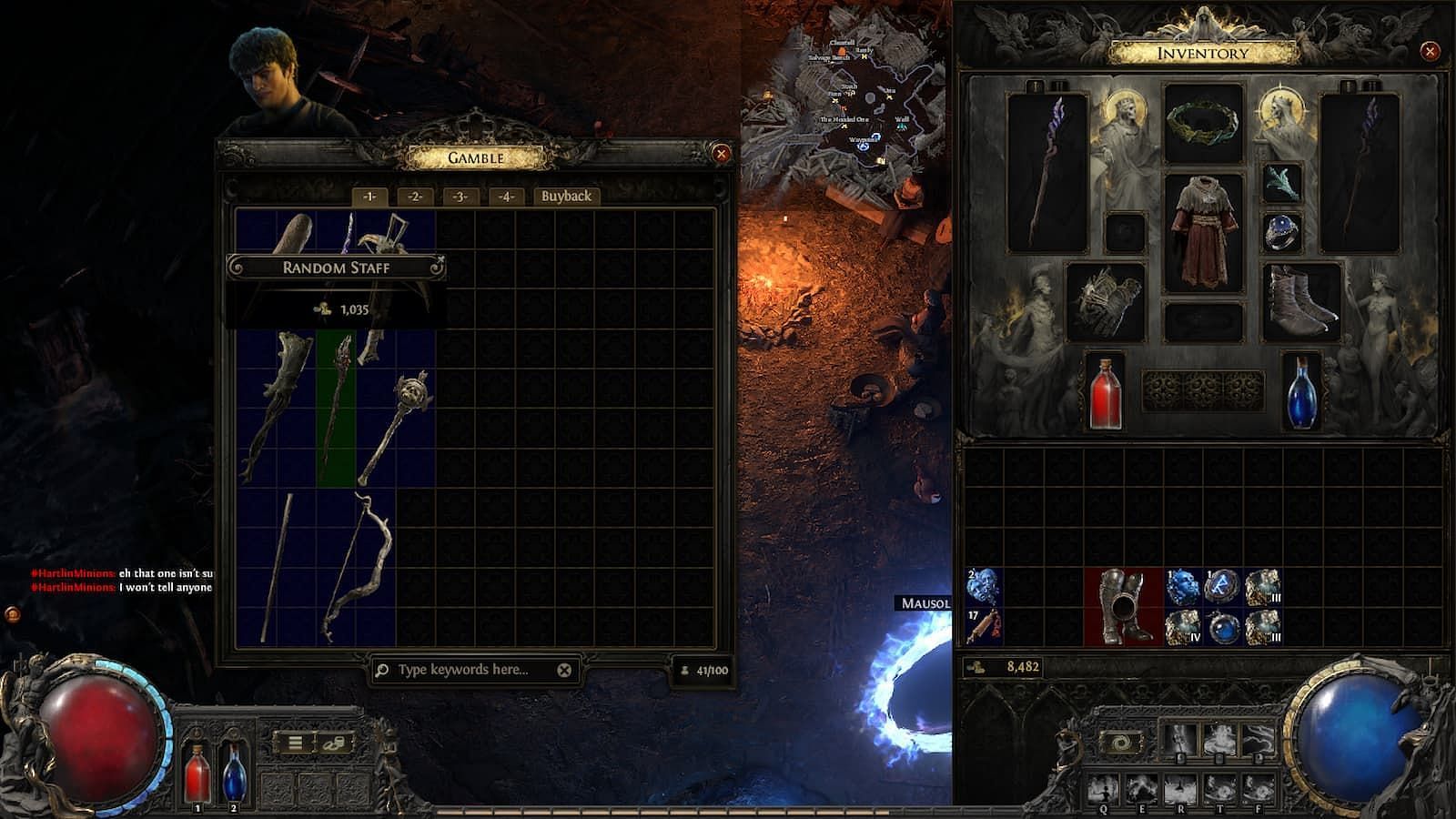Close the Gamble window
Screen dimensions: 1456x819
tap(721, 154)
